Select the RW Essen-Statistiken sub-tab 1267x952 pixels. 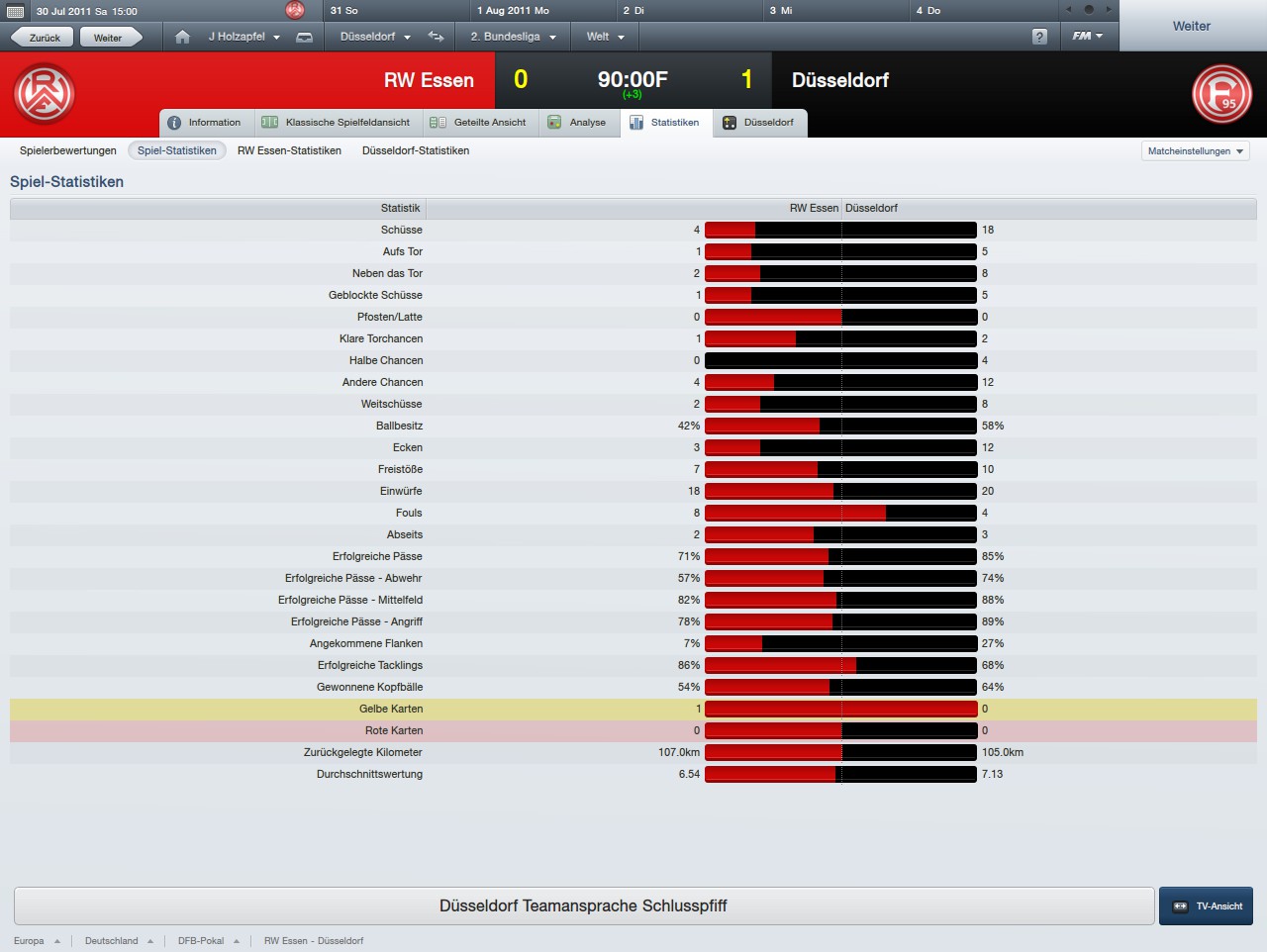point(289,150)
